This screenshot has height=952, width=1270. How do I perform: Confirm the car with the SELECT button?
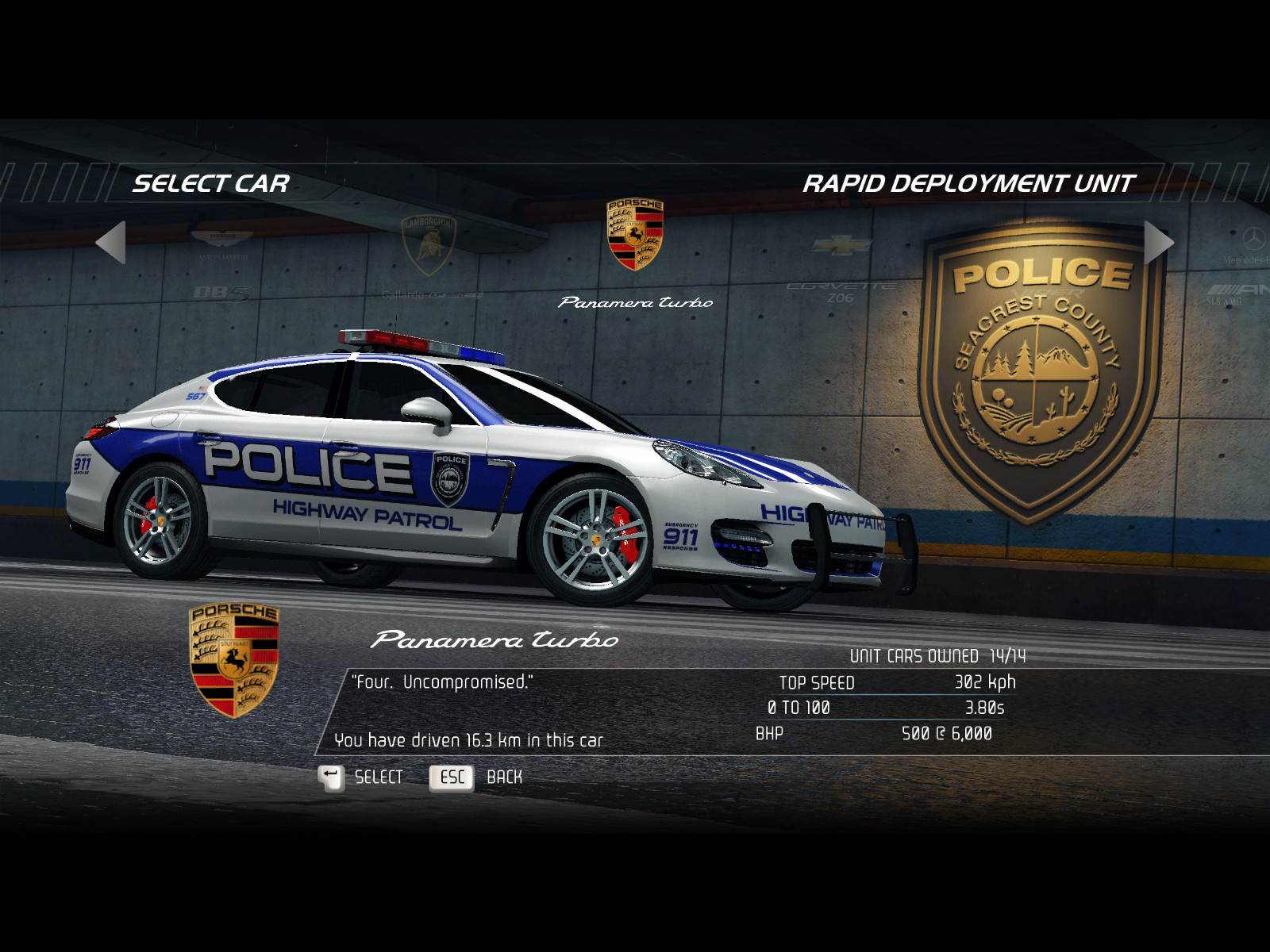(360, 777)
